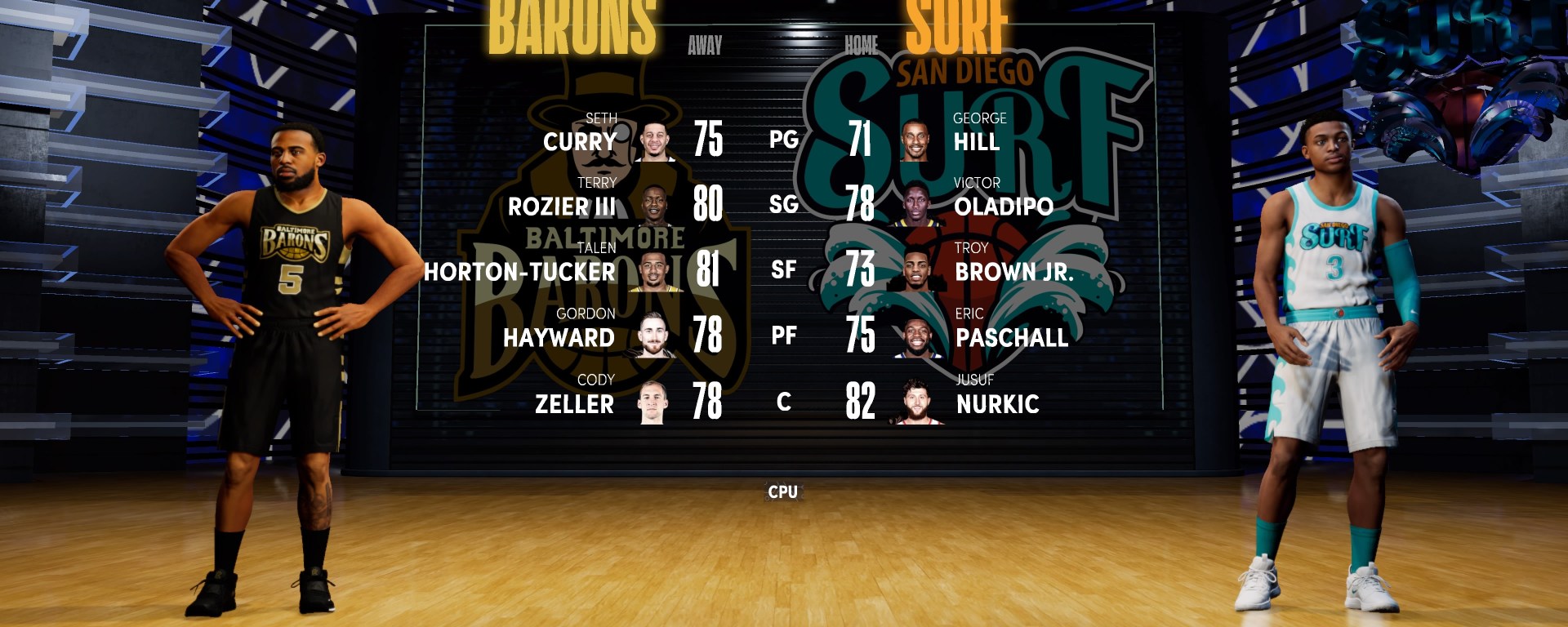Select Jusuf Nurkic at center
This screenshot has height=627, width=1568.
click(997, 403)
